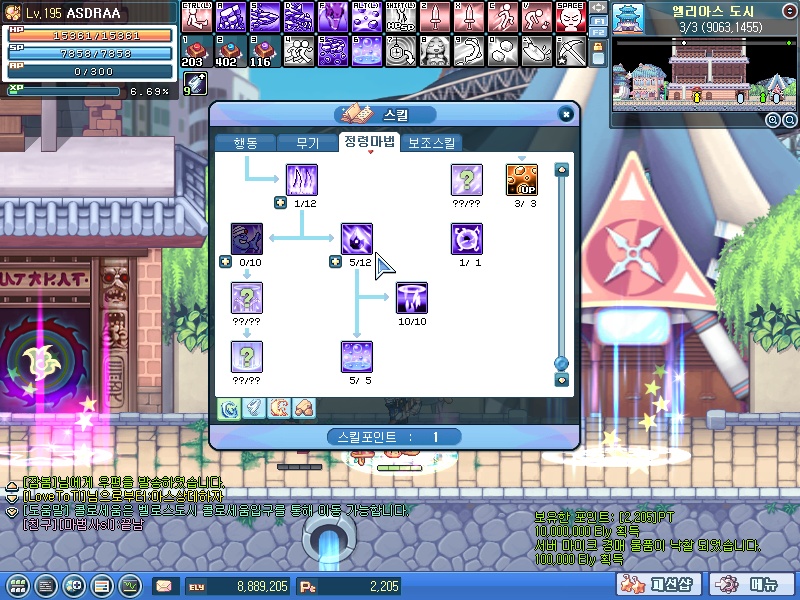Use the quick slot with 203 potions
The width and height of the screenshot is (800, 600).
[192, 49]
